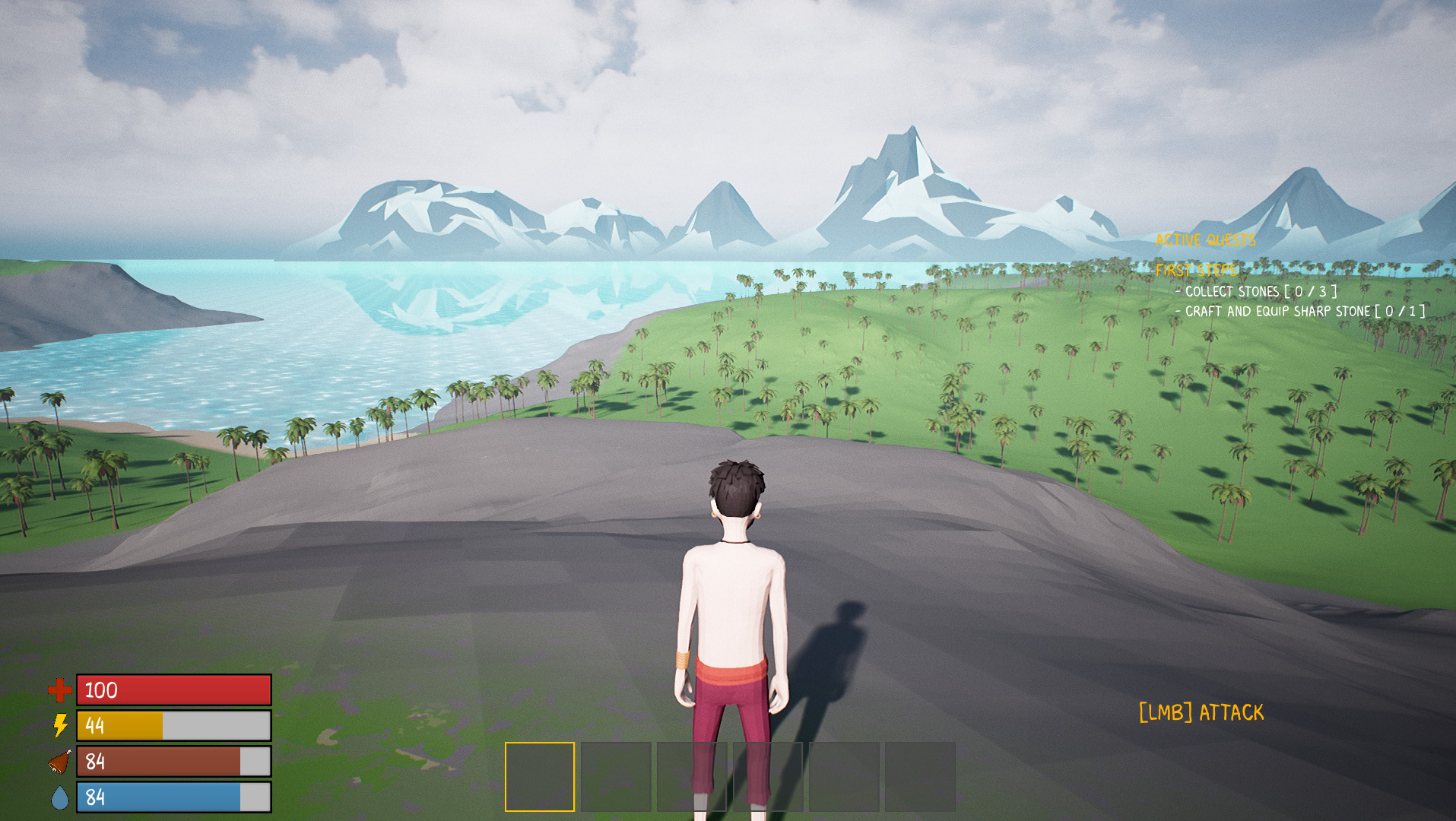Viewport: 1456px width, 821px height.
Task: Select the yellow lightning energy icon
Action: click(x=61, y=726)
